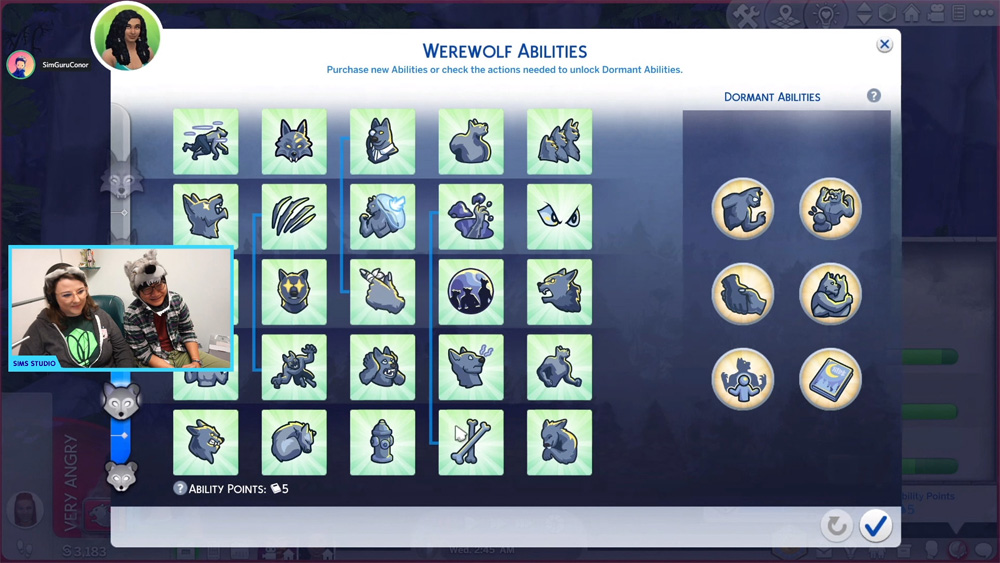Choose the running wolf with halo ability
The width and height of the screenshot is (1000, 563).
(x=206, y=142)
